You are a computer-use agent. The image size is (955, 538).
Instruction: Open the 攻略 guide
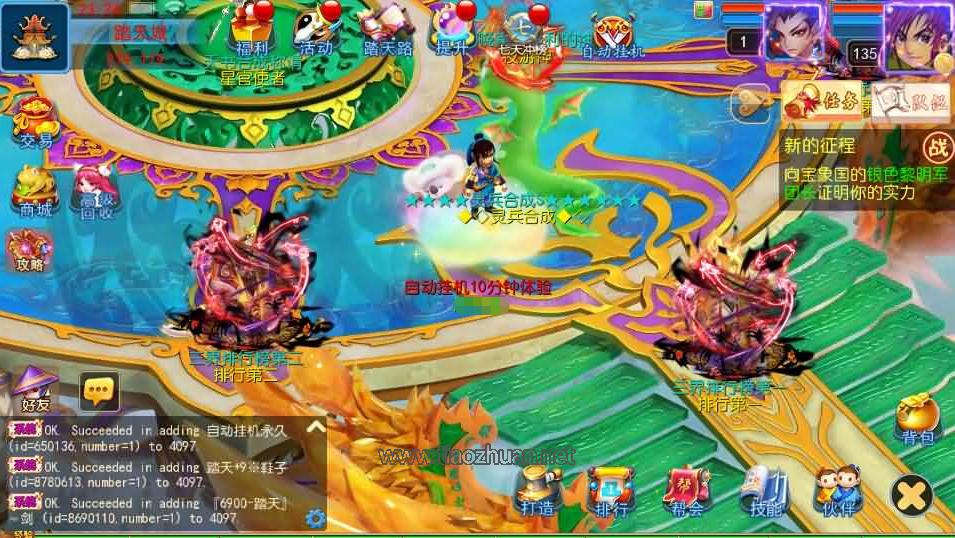[x=30, y=250]
